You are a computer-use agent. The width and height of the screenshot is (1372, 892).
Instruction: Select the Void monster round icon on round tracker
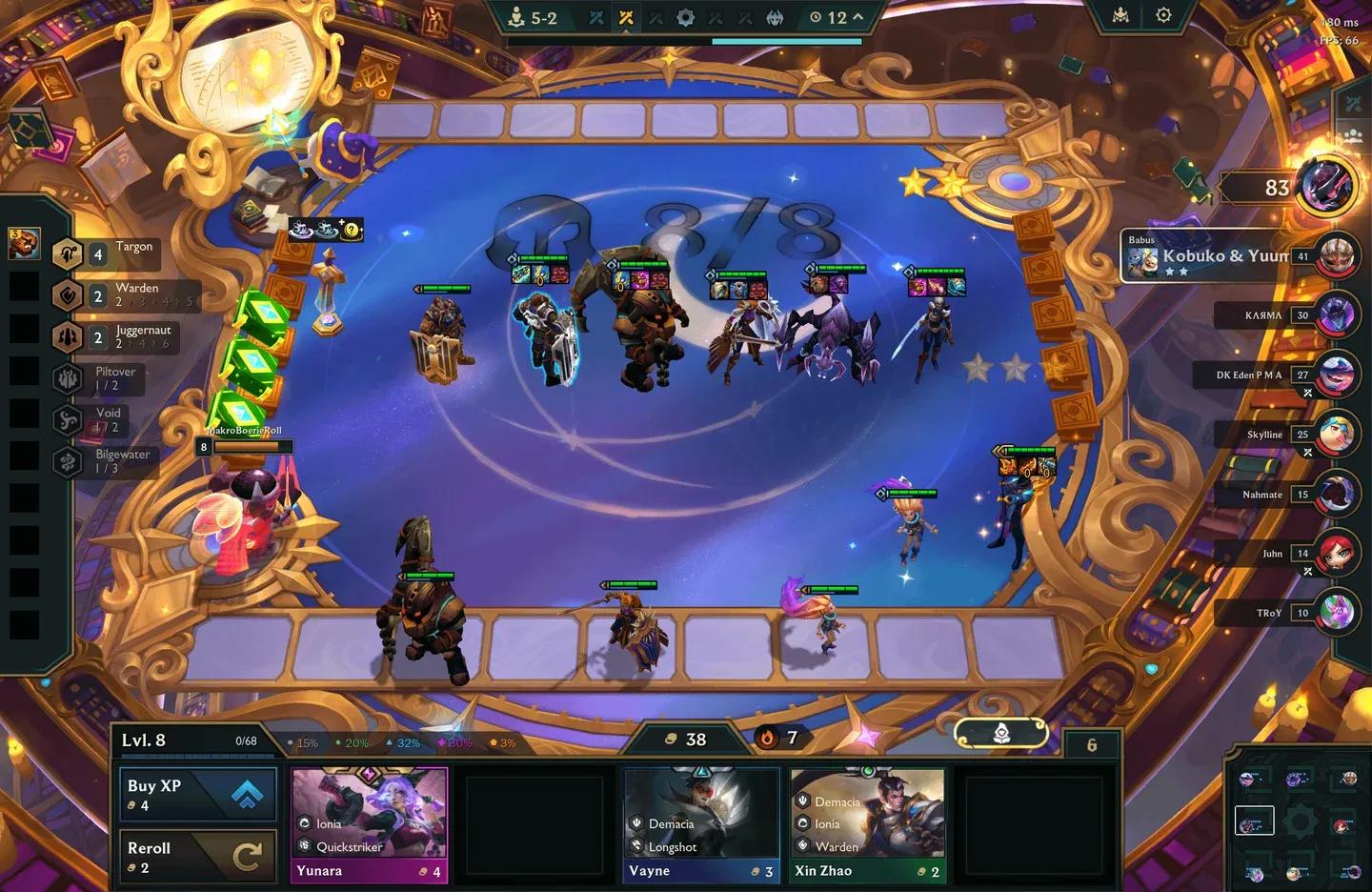774,17
